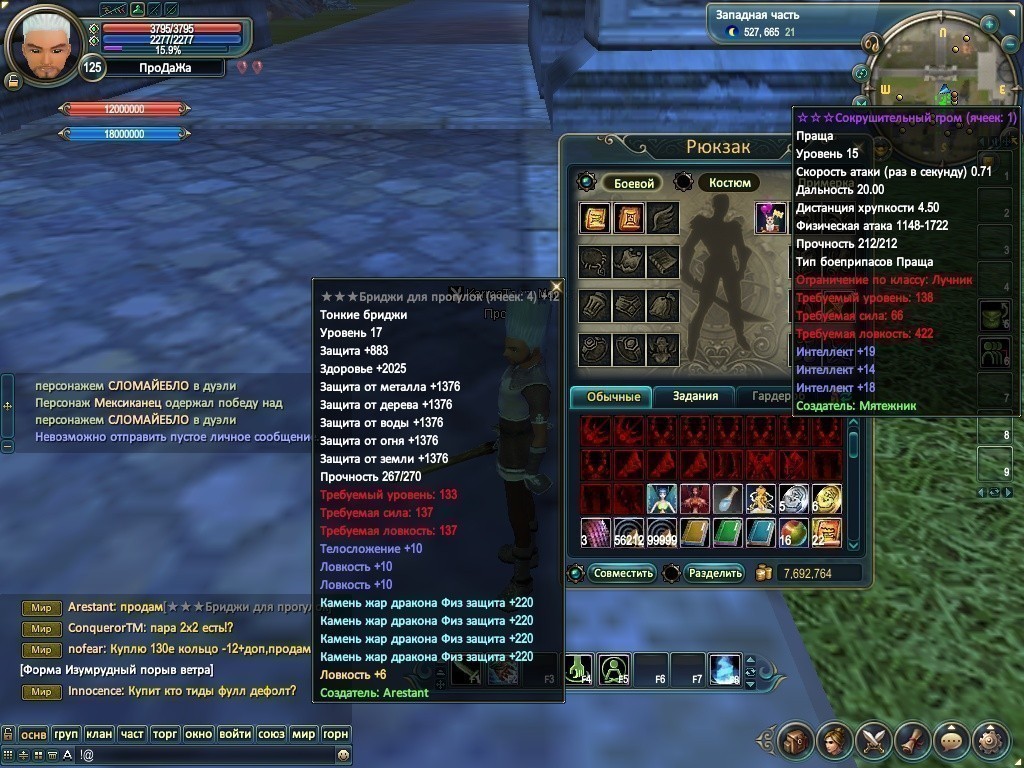Screen dimensions: 1024x768
Task: Click the Разделить button
Action: [x=716, y=573]
